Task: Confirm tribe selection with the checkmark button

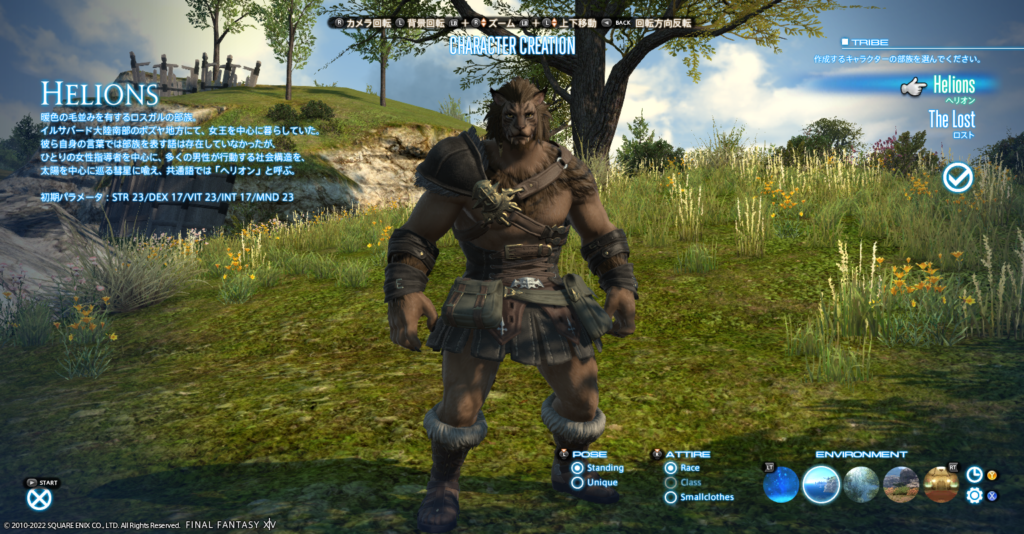Action: click(x=958, y=177)
